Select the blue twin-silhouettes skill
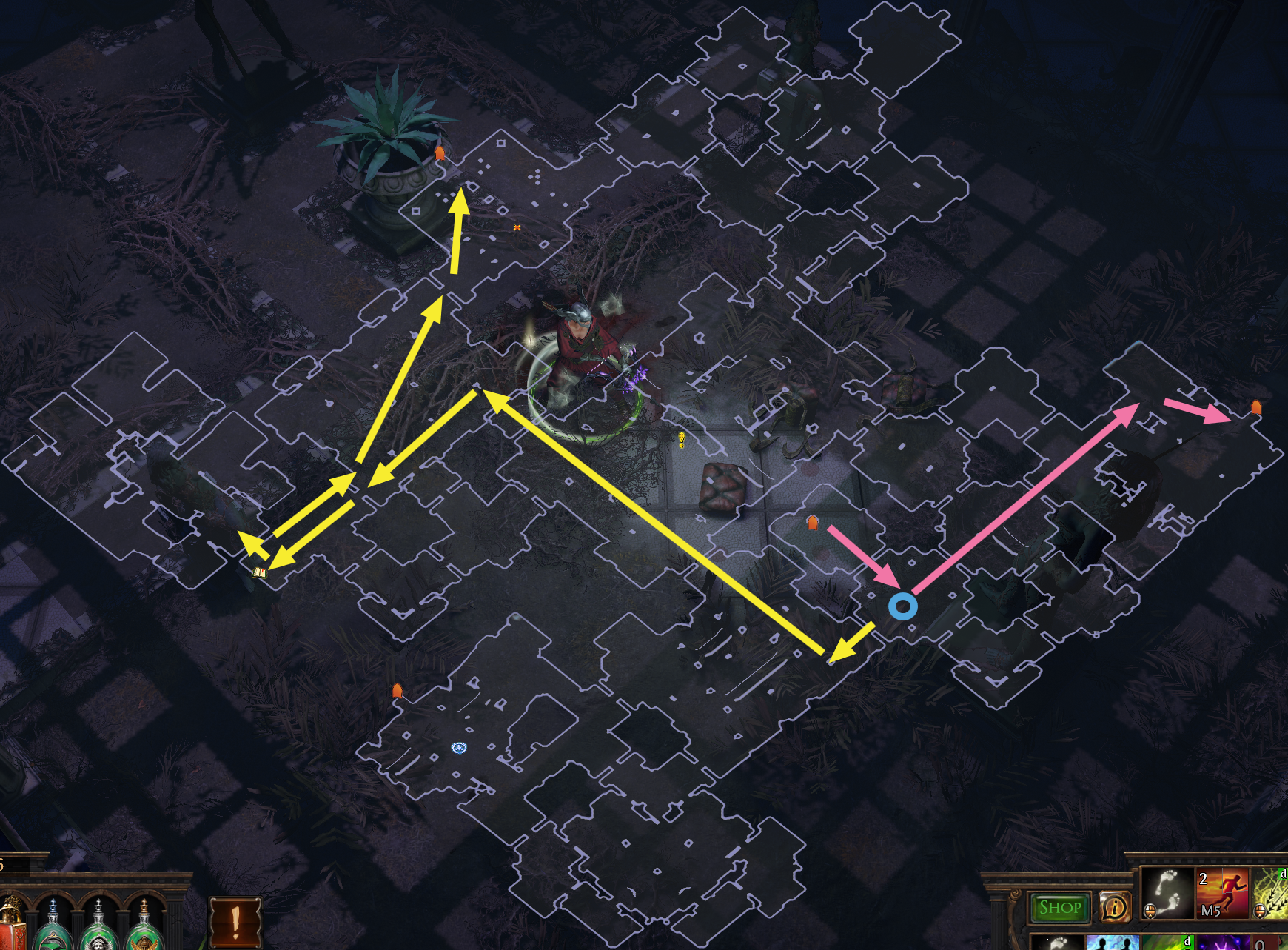The height and width of the screenshot is (950, 1288). [x=1113, y=943]
